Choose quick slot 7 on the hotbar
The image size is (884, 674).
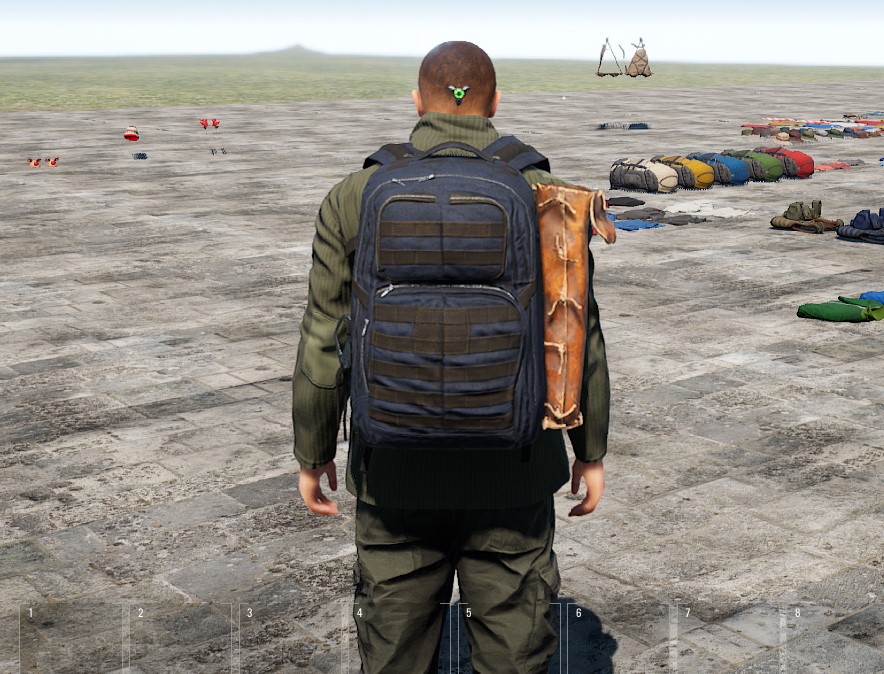pos(729,640)
